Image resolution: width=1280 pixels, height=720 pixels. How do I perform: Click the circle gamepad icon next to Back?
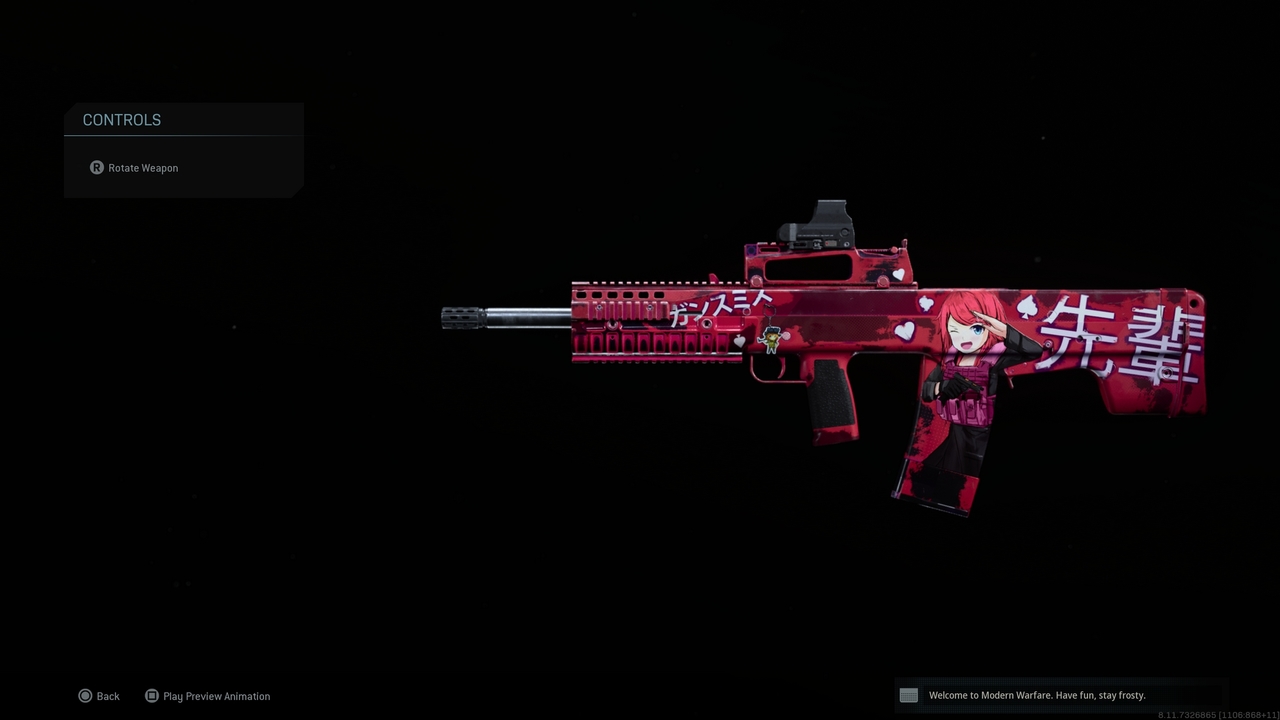(86, 695)
